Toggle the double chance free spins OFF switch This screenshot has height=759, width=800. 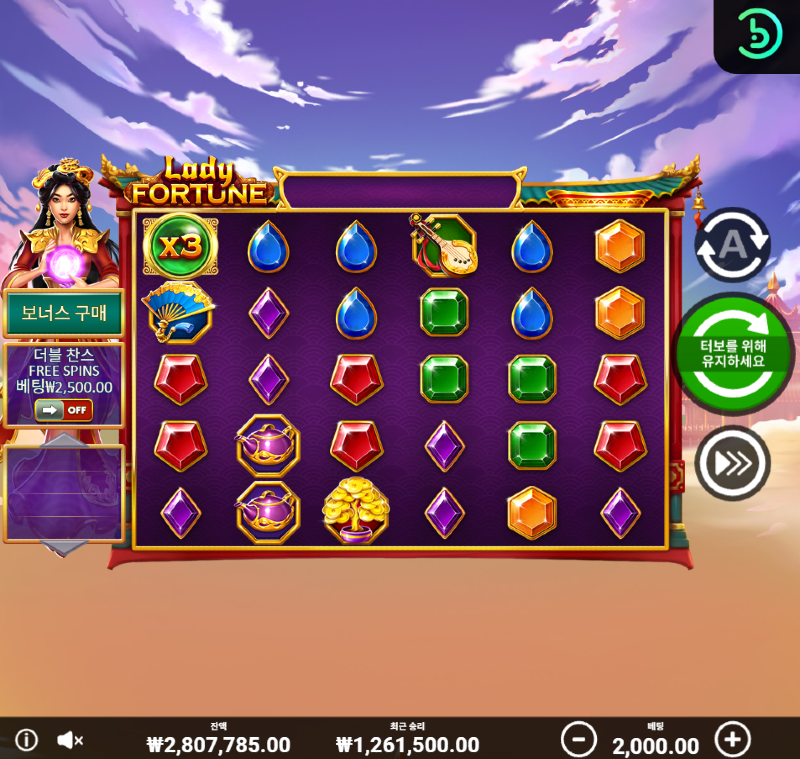click(x=63, y=409)
